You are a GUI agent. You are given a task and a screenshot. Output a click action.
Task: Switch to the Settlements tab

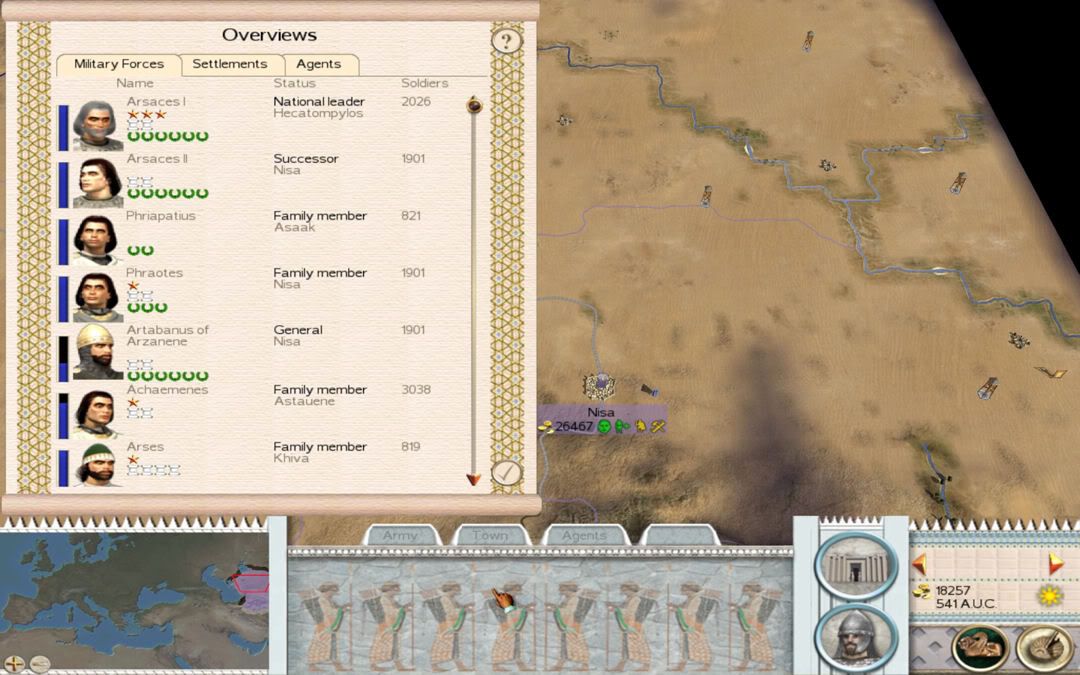coord(229,64)
